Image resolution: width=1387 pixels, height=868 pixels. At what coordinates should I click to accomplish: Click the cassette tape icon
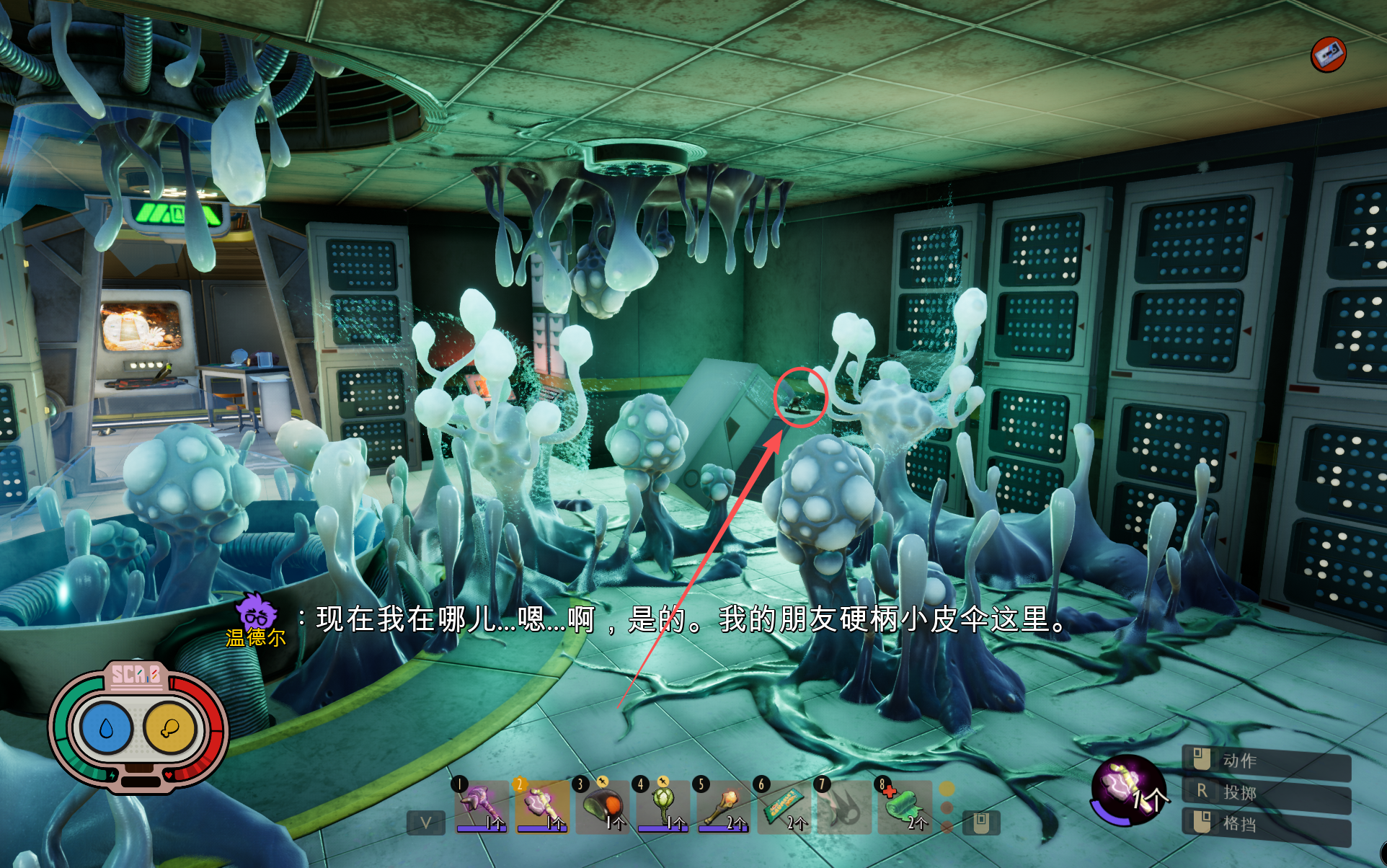click(1328, 54)
